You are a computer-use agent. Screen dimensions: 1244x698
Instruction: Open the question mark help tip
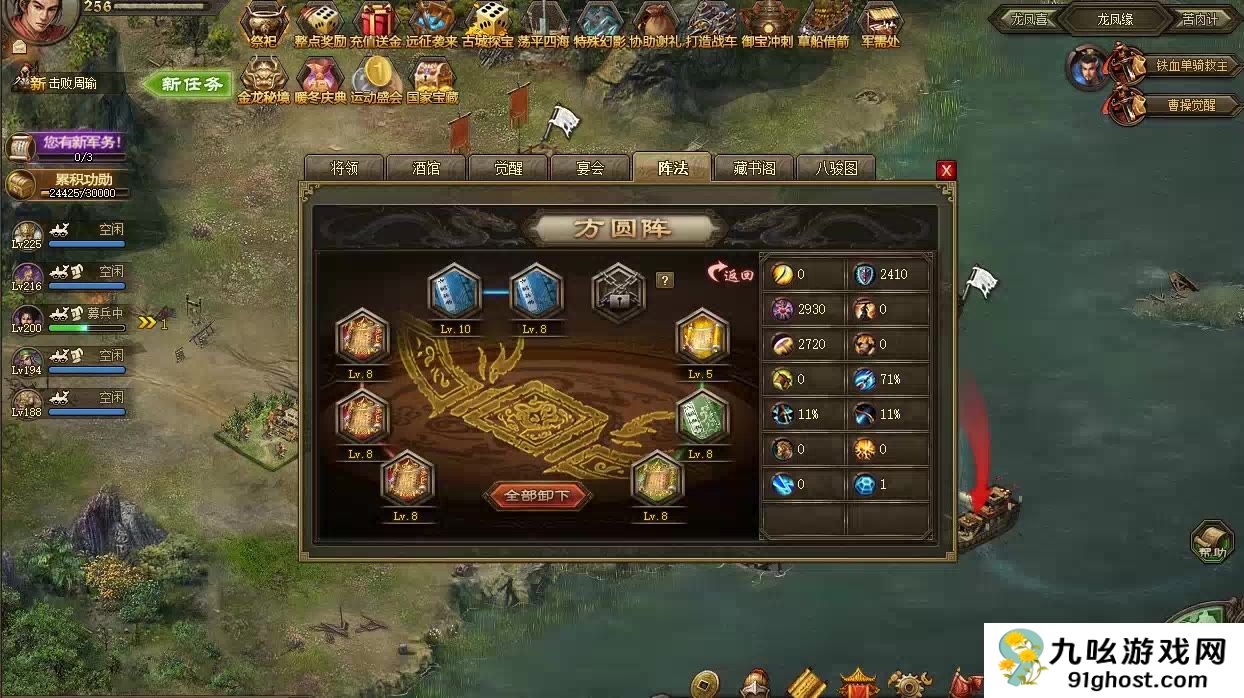[664, 280]
